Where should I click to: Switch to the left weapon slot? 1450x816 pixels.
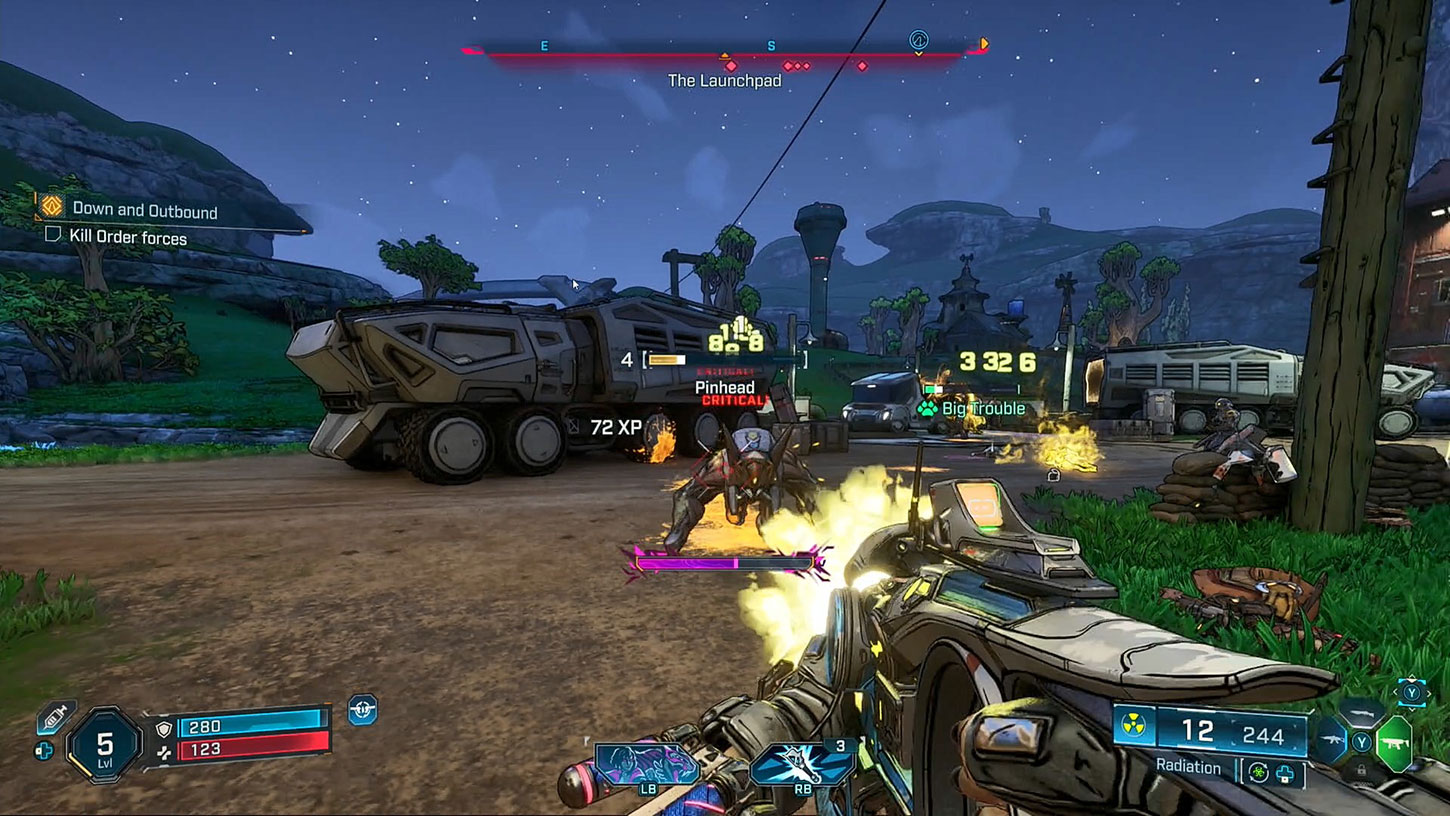pyautogui.click(x=1332, y=742)
